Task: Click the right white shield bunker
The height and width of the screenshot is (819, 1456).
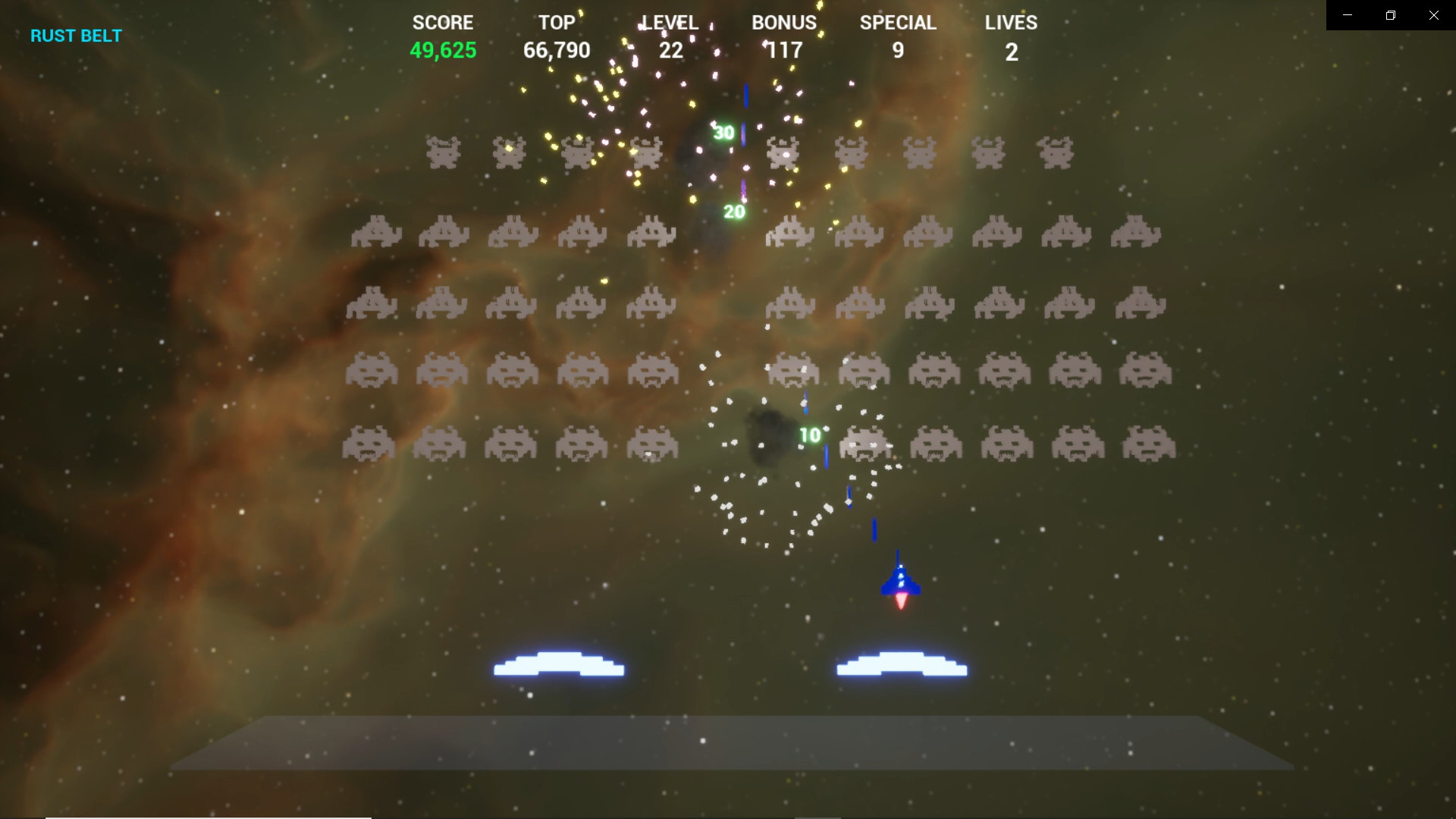Action: [902, 666]
